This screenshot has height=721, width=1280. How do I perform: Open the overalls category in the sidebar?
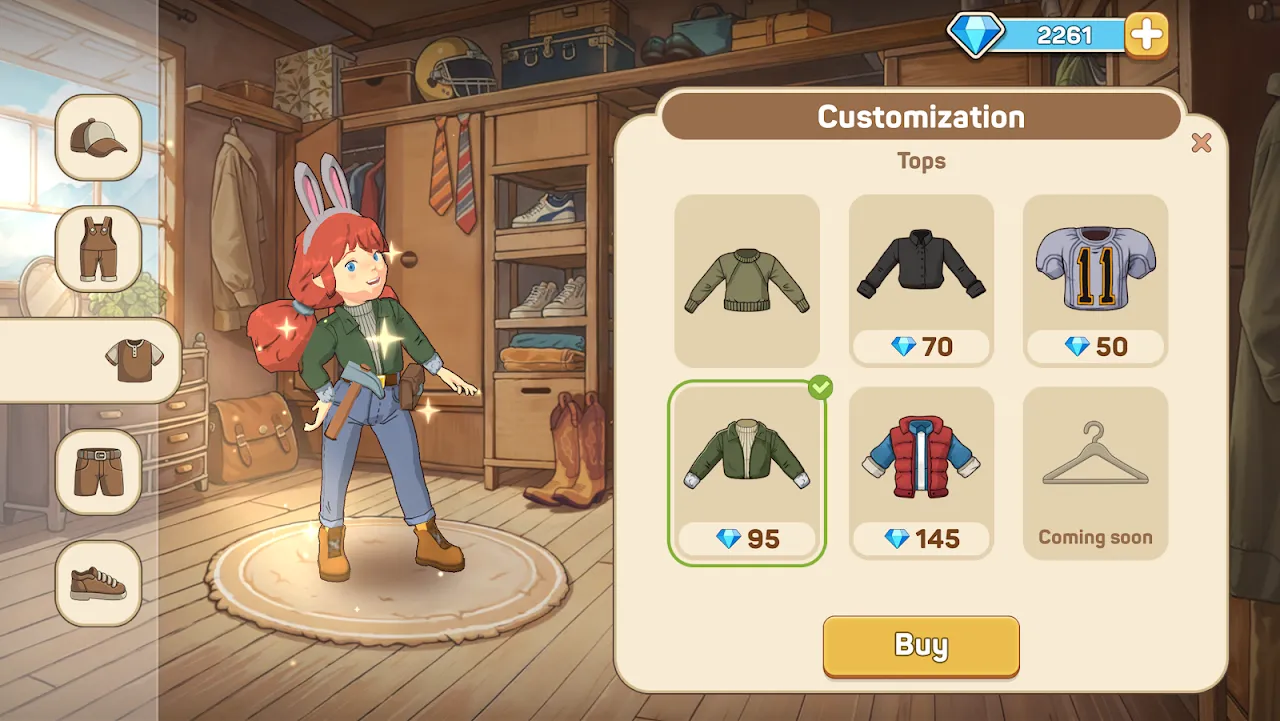click(97, 250)
